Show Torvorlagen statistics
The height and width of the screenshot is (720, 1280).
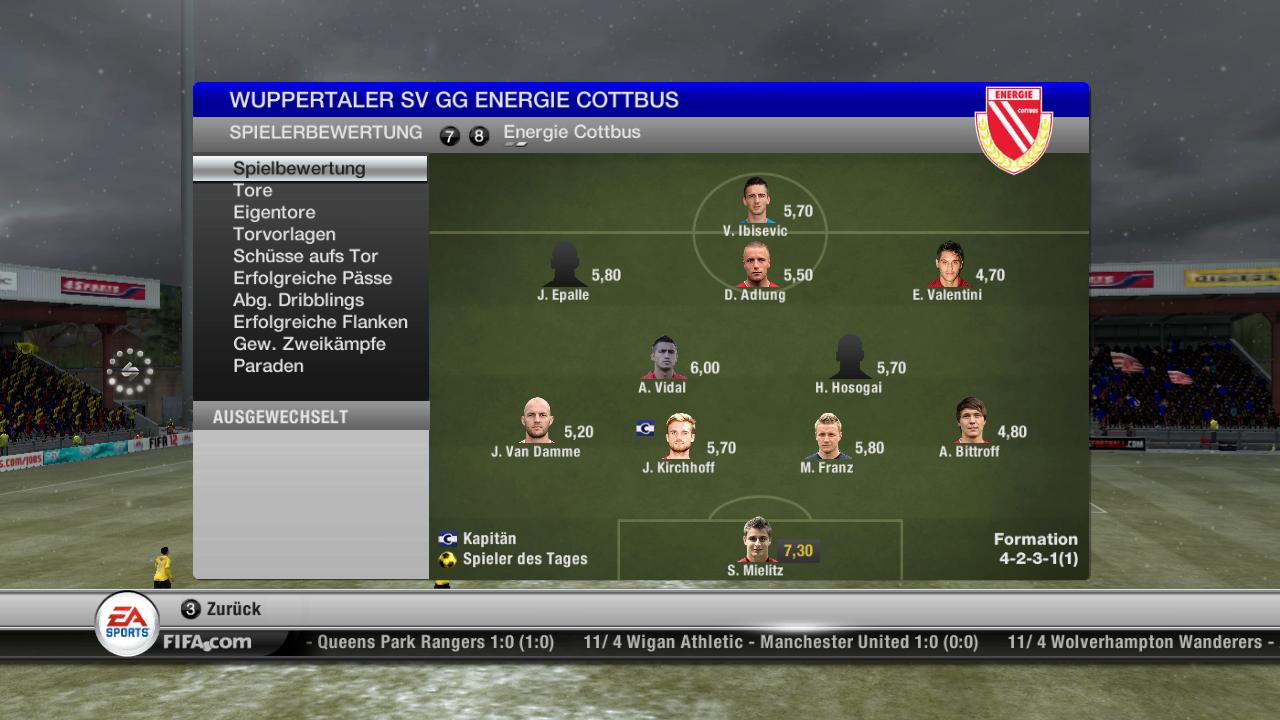tap(284, 234)
